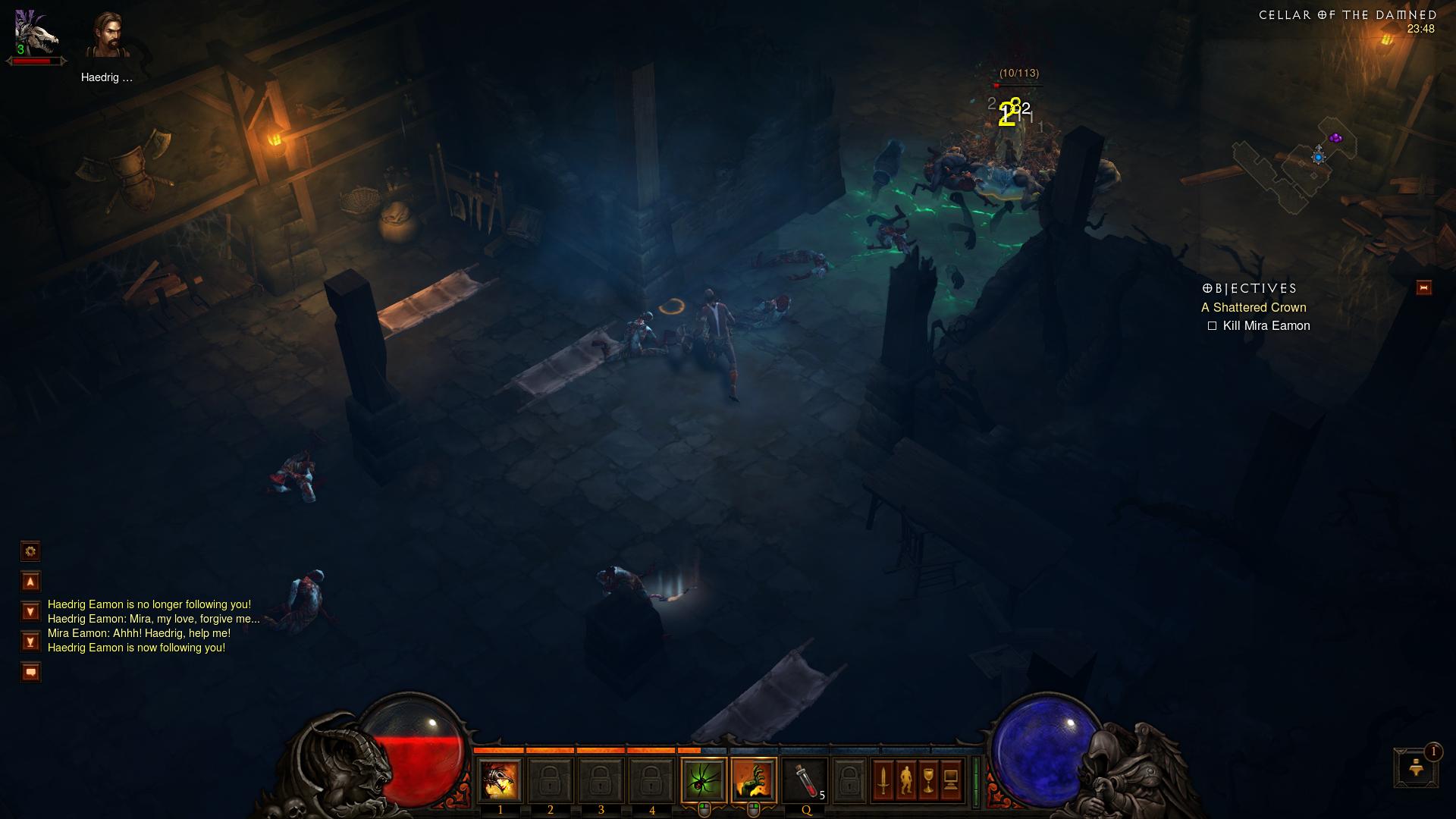Drink the red health potion

[x=805, y=780]
